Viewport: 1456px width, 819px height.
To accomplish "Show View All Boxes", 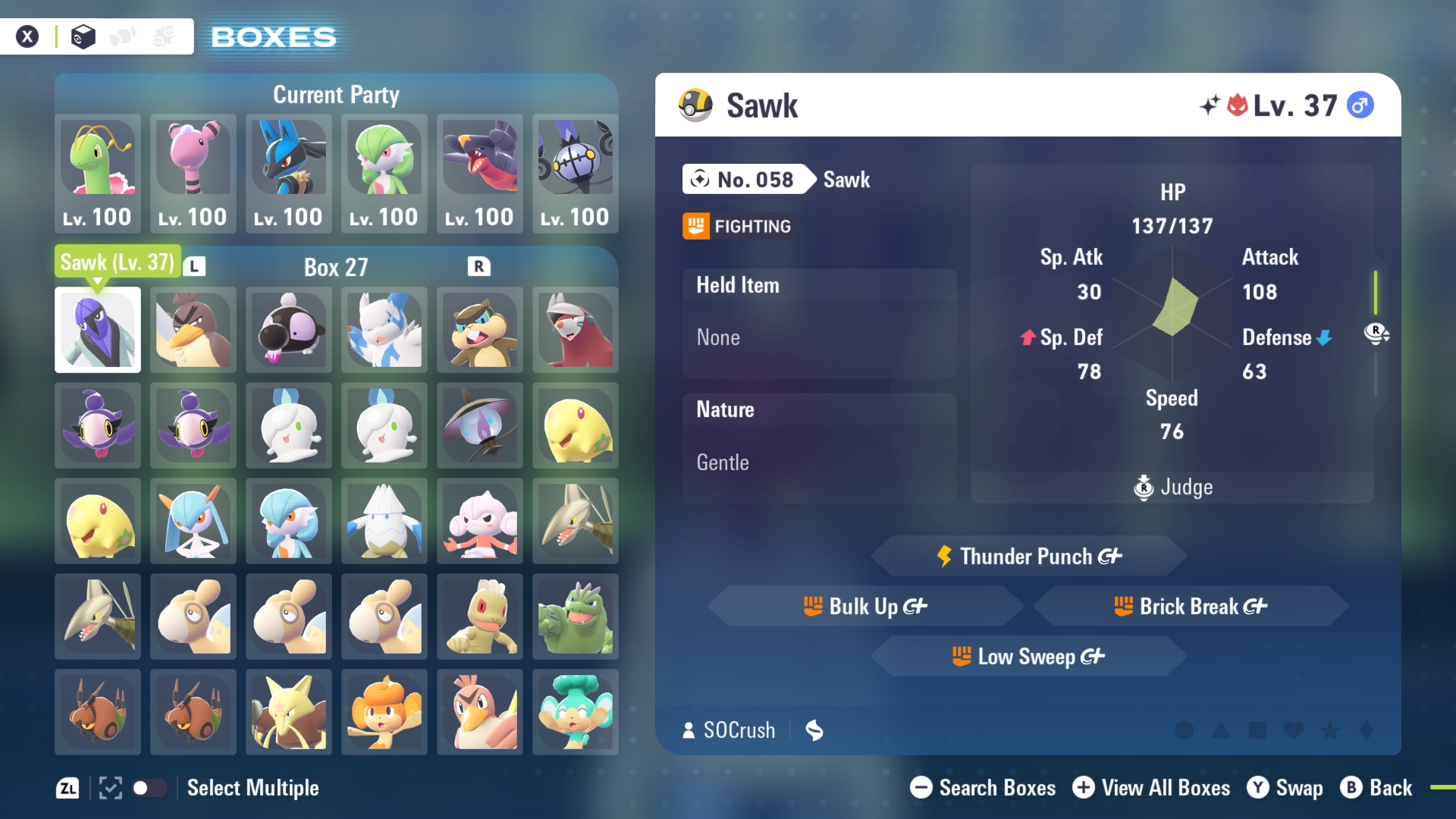I will pyautogui.click(x=1151, y=788).
